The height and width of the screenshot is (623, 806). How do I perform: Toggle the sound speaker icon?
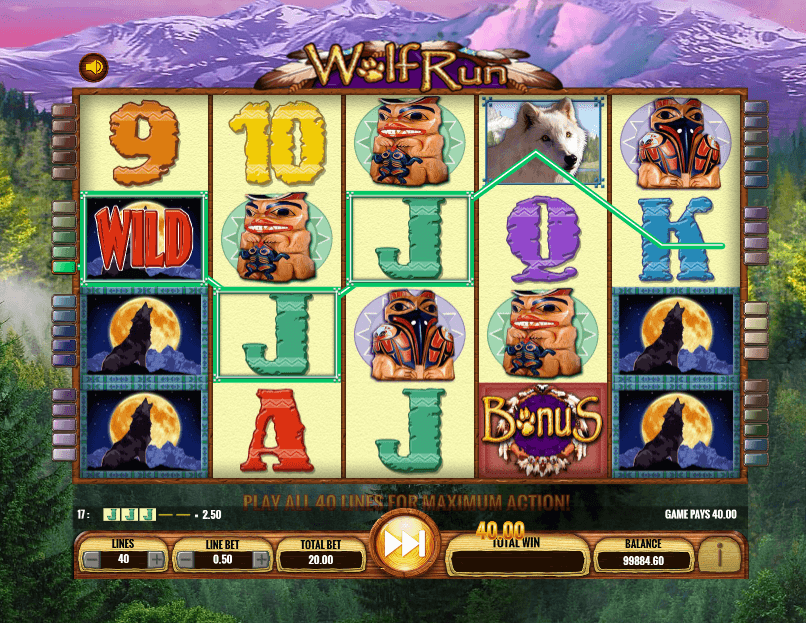[x=95, y=68]
